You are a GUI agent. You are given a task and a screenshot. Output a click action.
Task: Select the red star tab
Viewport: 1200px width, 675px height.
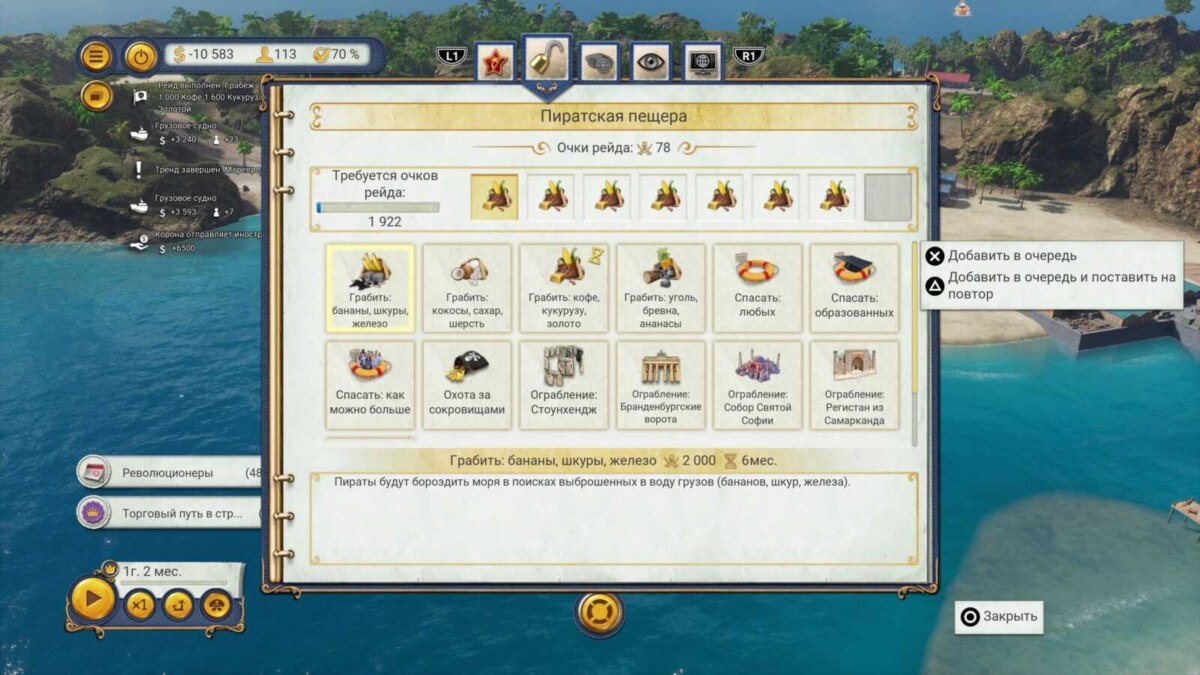point(494,62)
